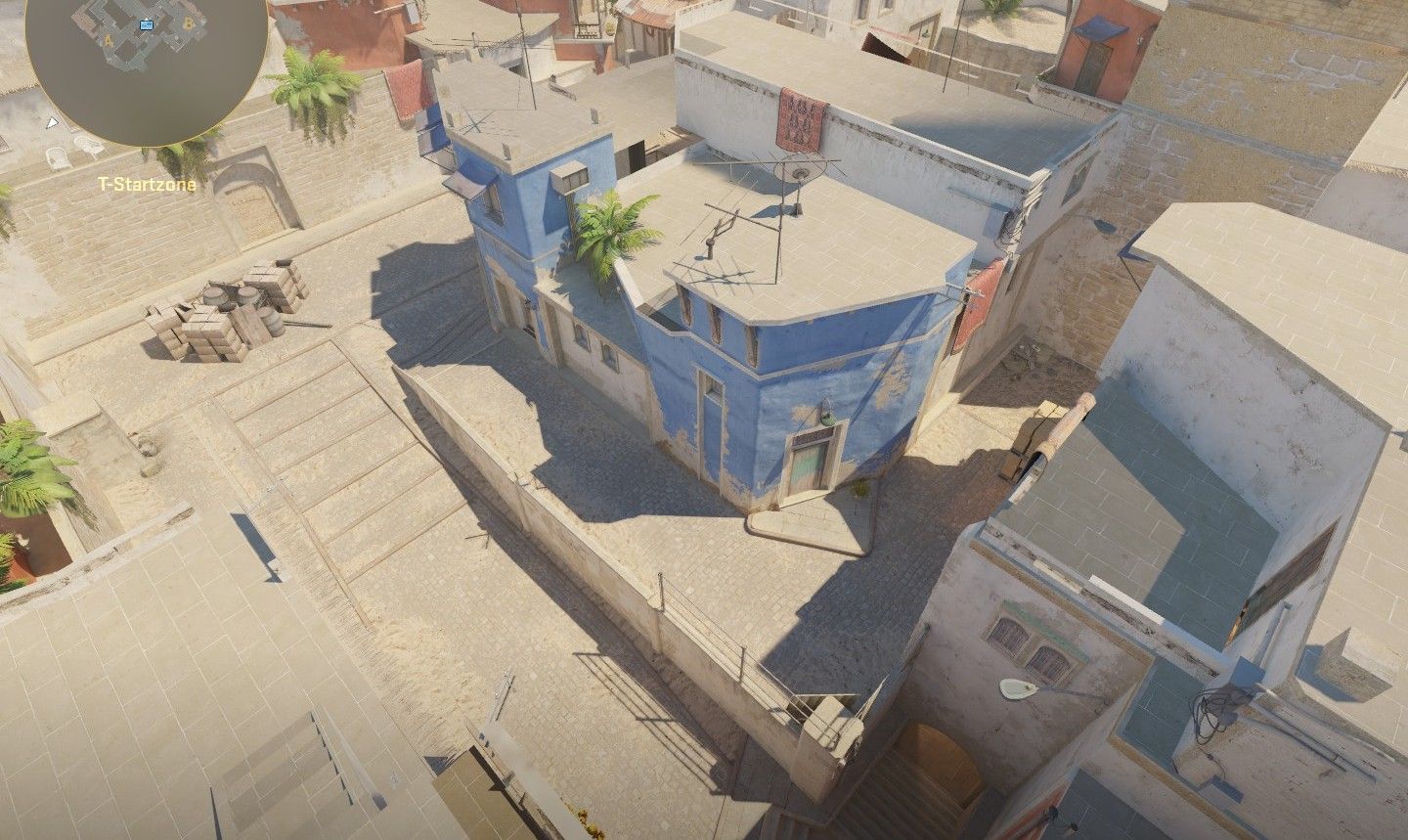Select the blue player icon on the minimap
Viewport: 1408px width, 840px height.
(147, 25)
